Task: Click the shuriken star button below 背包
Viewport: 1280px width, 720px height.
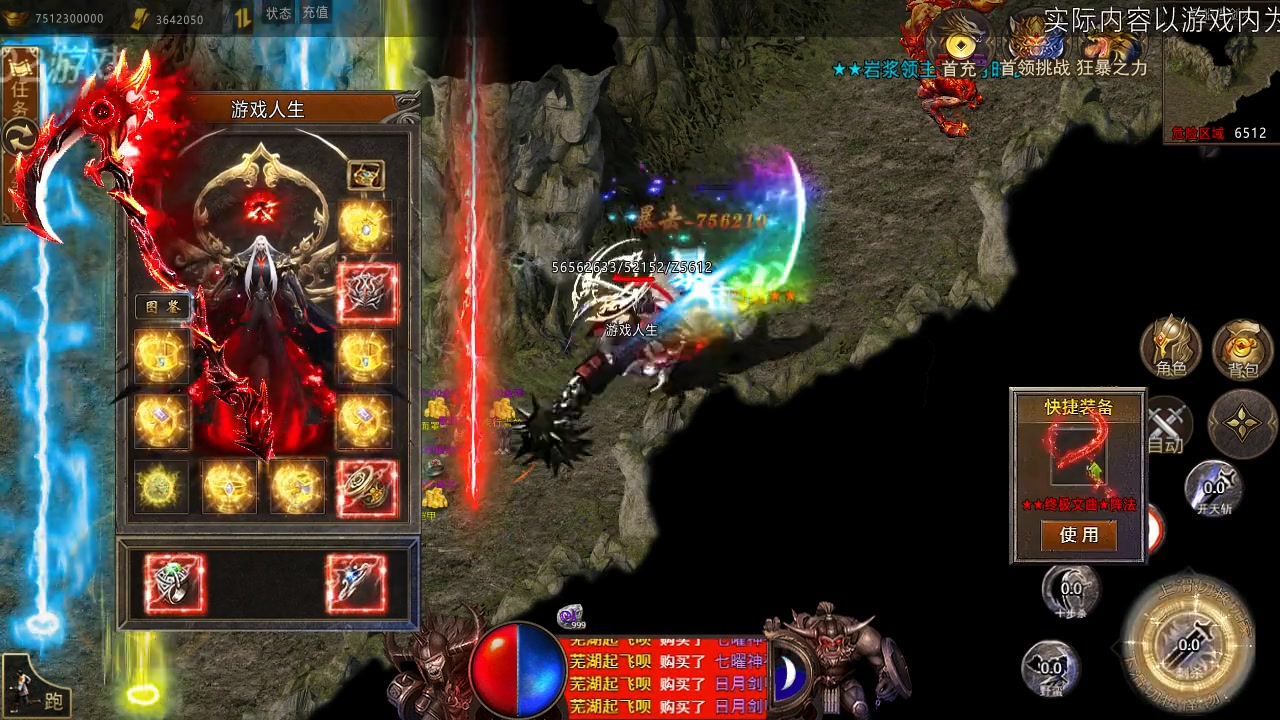Action: pyautogui.click(x=1242, y=424)
